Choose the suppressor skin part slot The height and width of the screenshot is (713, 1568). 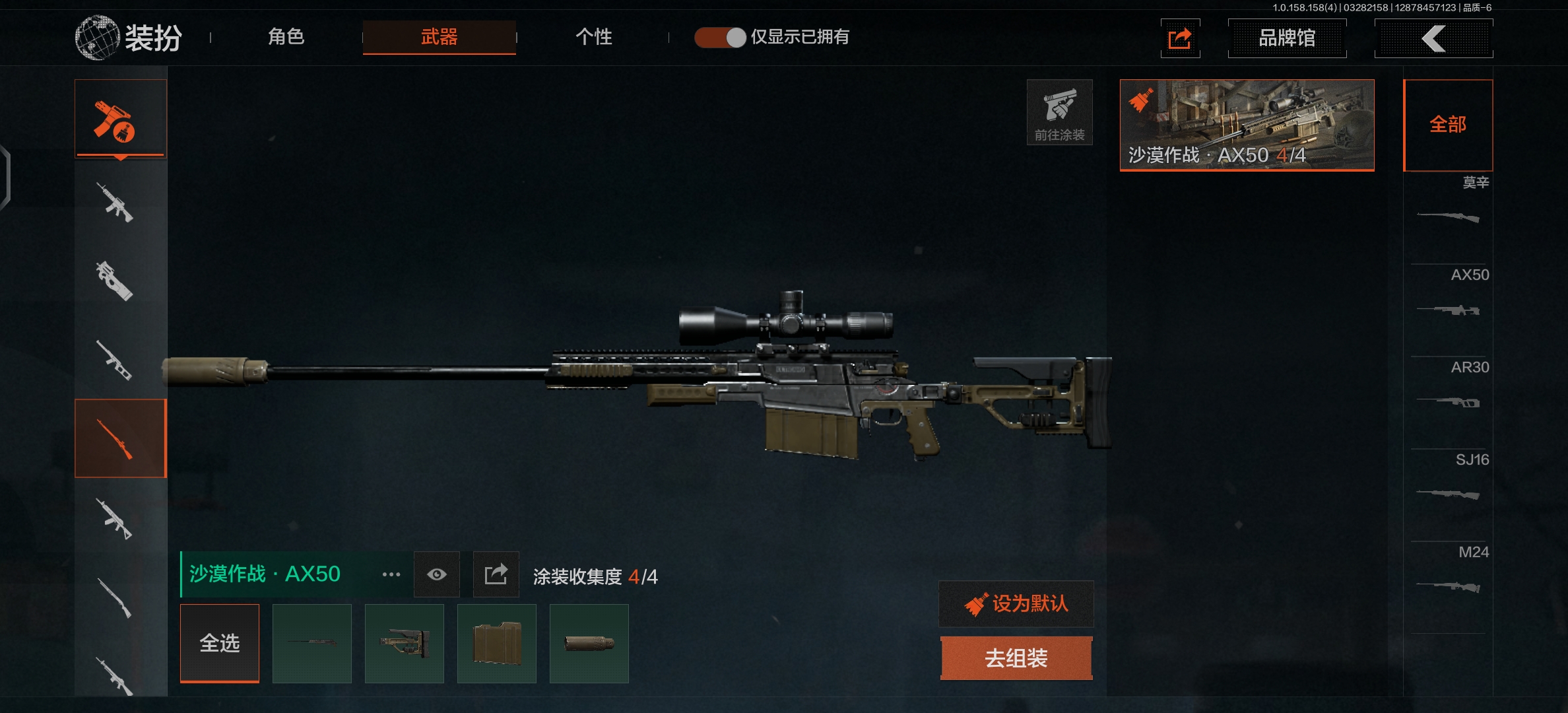[x=589, y=643]
